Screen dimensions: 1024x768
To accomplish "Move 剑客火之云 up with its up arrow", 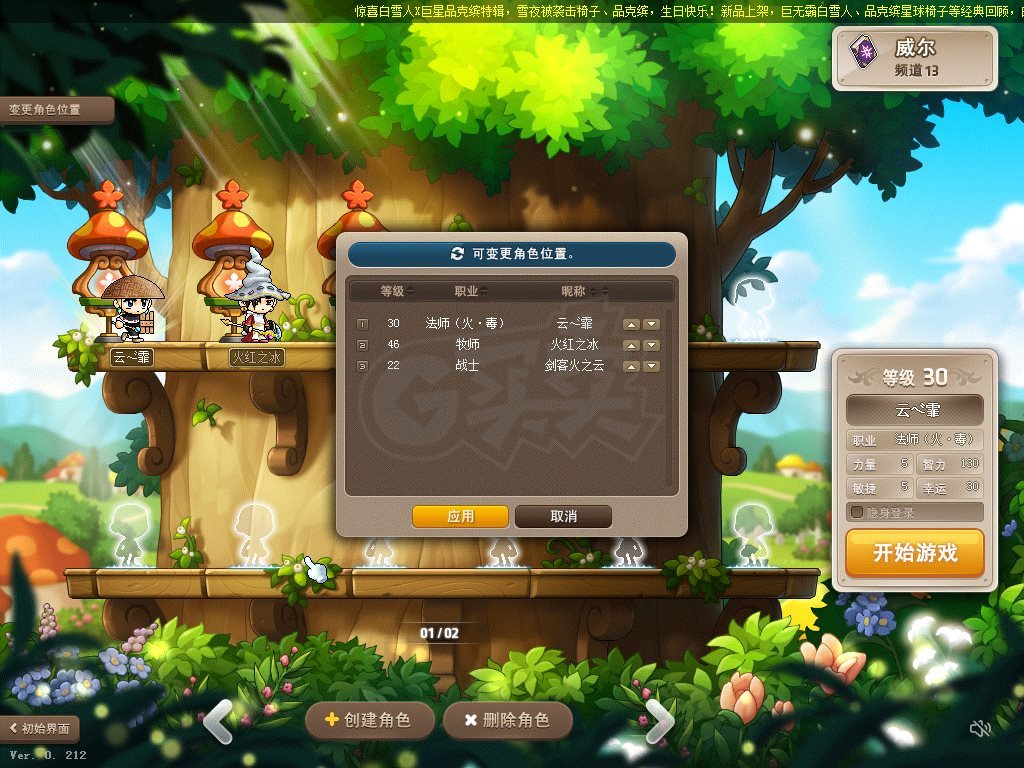I will tap(631, 366).
